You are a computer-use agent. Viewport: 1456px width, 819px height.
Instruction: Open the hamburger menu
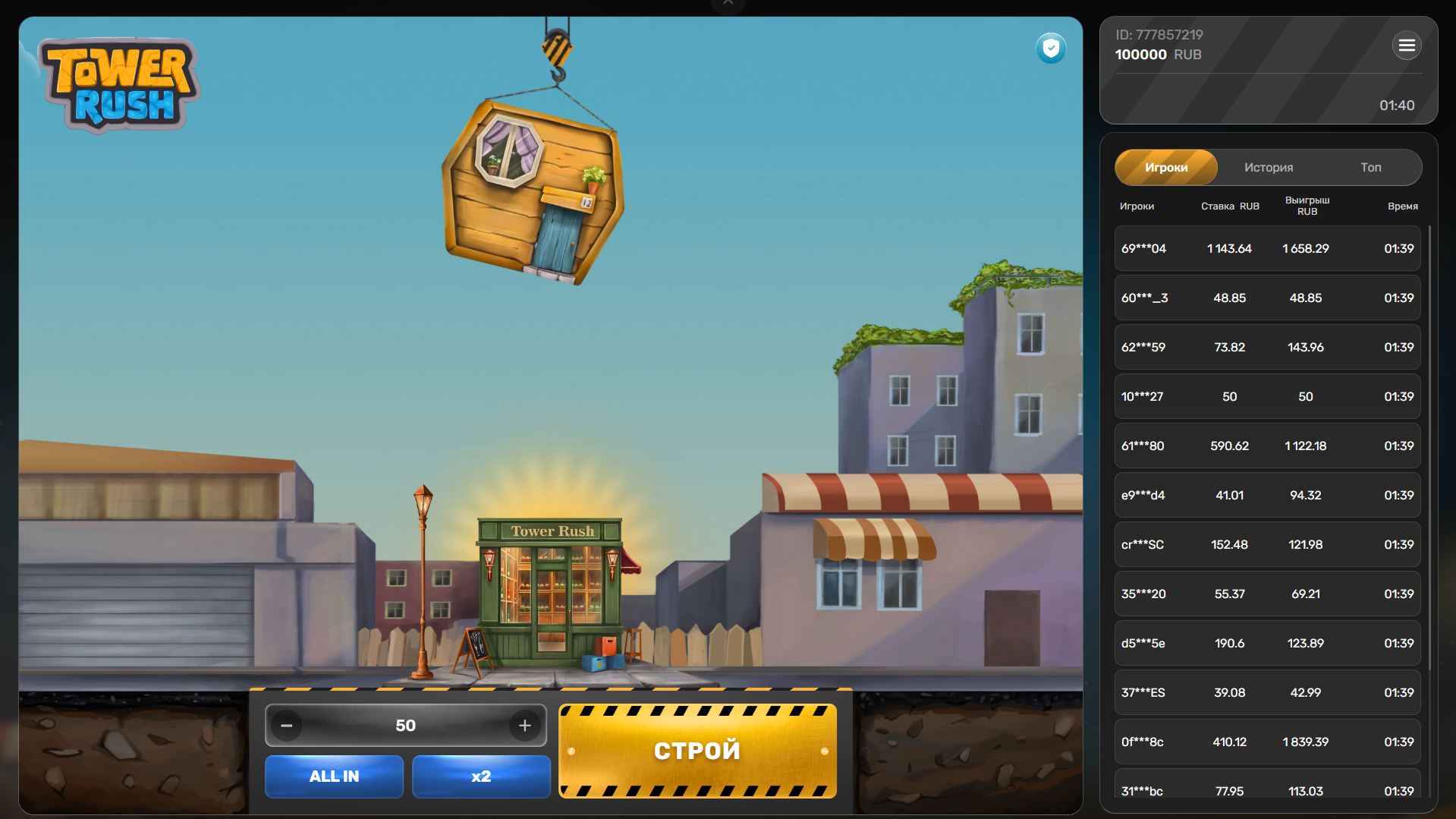pos(1406,46)
